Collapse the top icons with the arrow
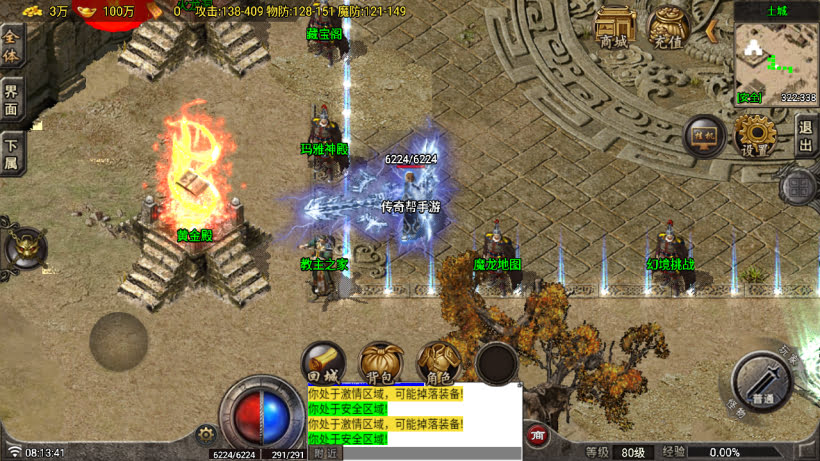 tap(712, 30)
